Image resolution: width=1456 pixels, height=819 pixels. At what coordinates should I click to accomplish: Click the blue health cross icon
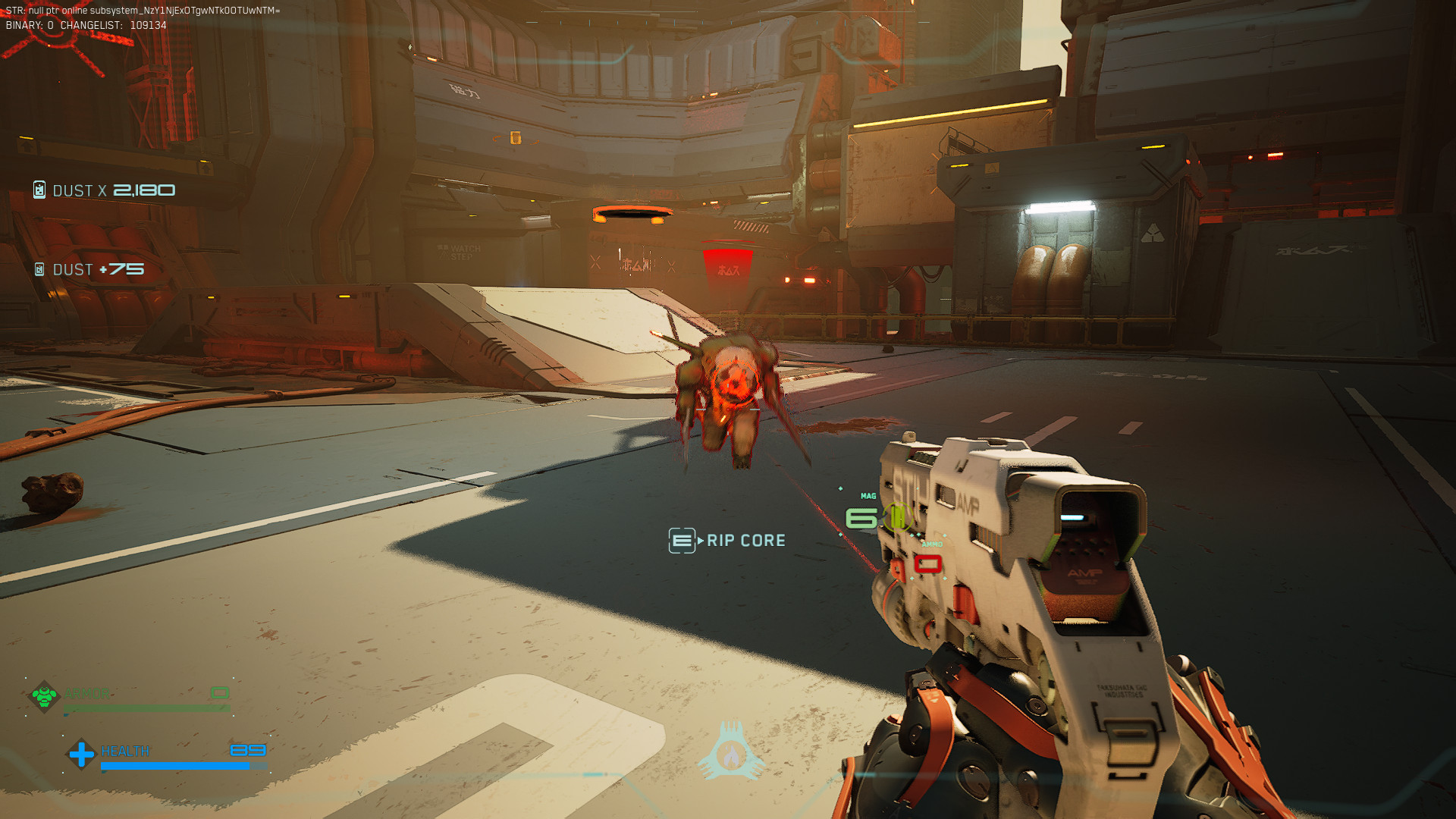(80, 753)
